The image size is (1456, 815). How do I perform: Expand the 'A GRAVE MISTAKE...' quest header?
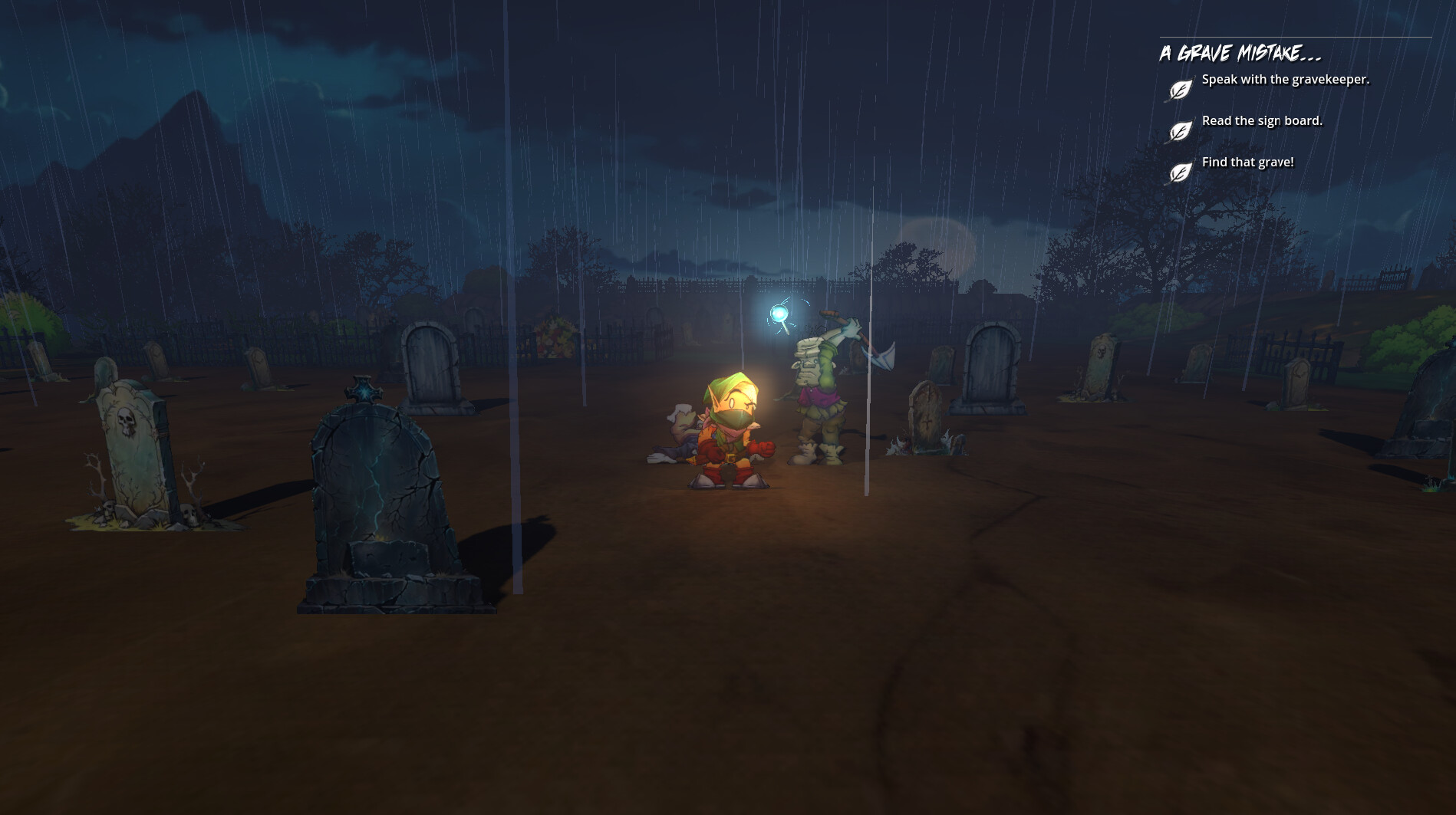[x=1240, y=53]
